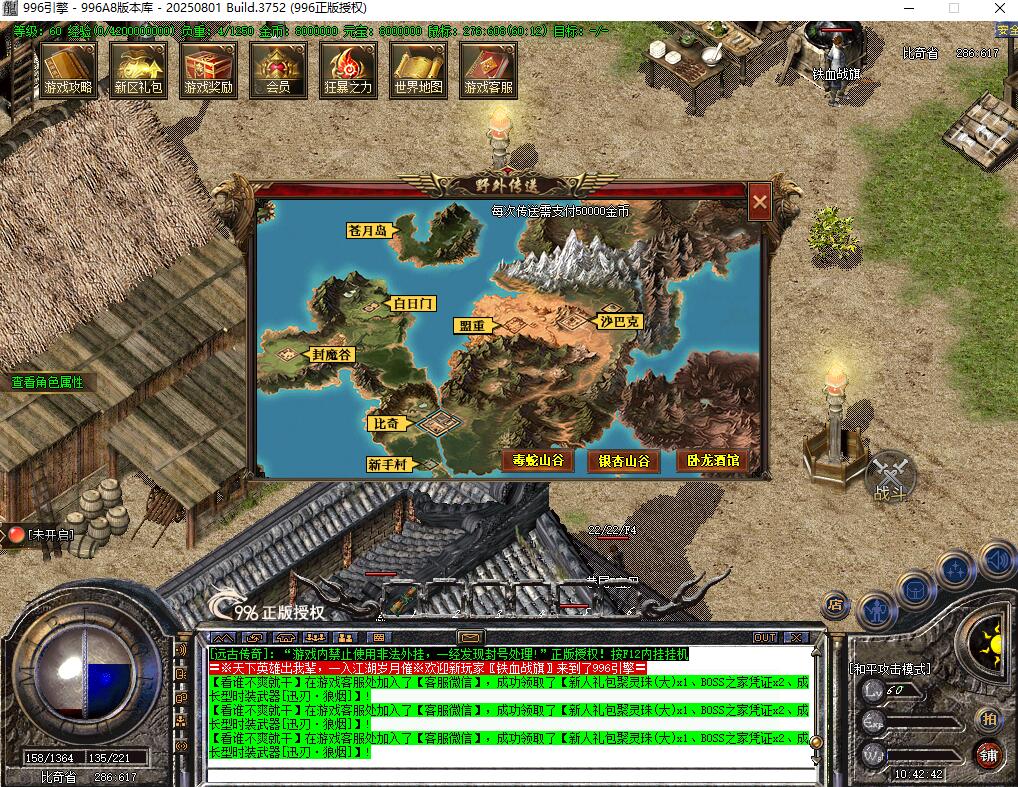
Task: Teleport to 沙巴克
Action: point(620,321)
